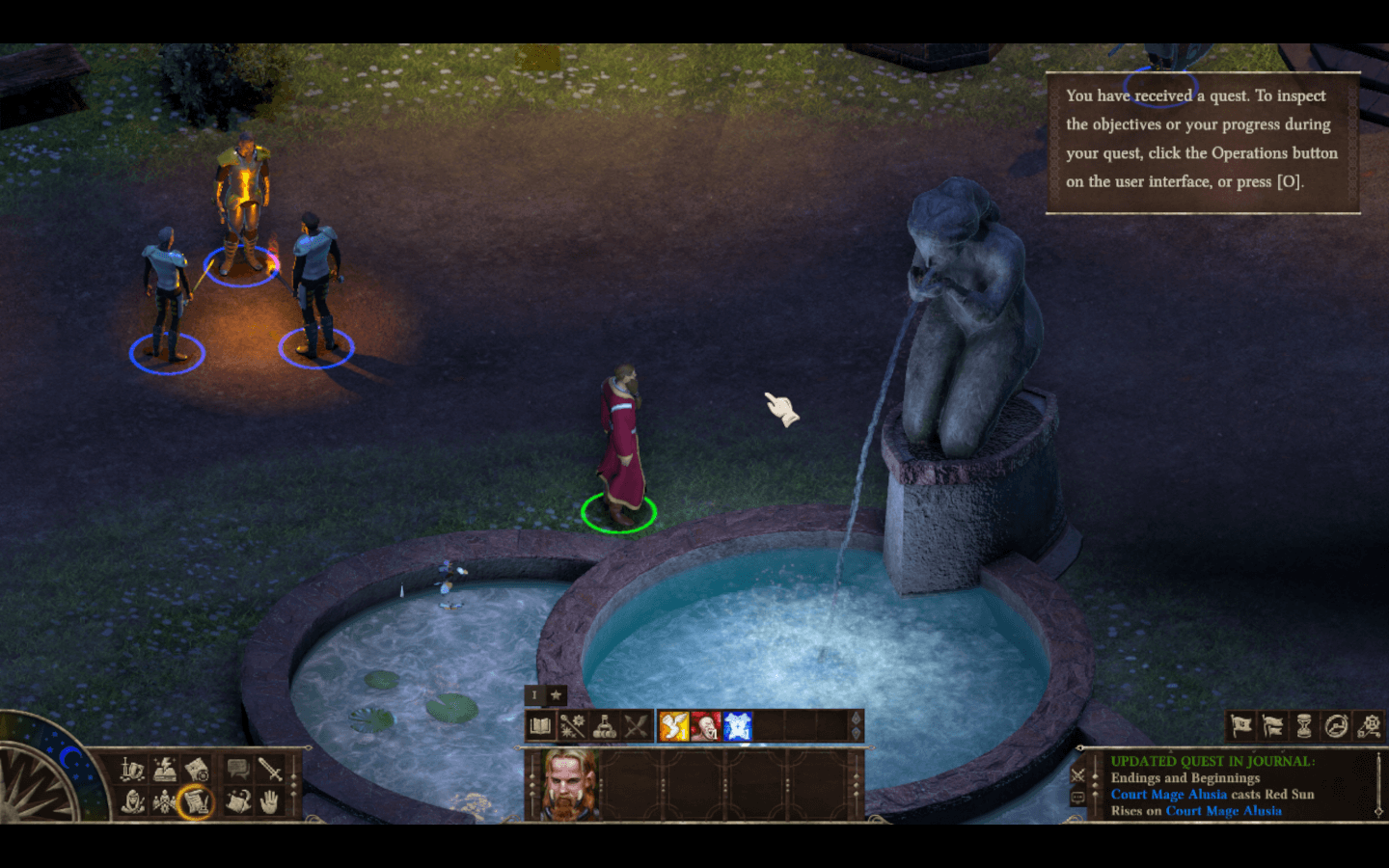
Task: Open the inventory sword-and-shield icon
Action: tap(133, 769)
